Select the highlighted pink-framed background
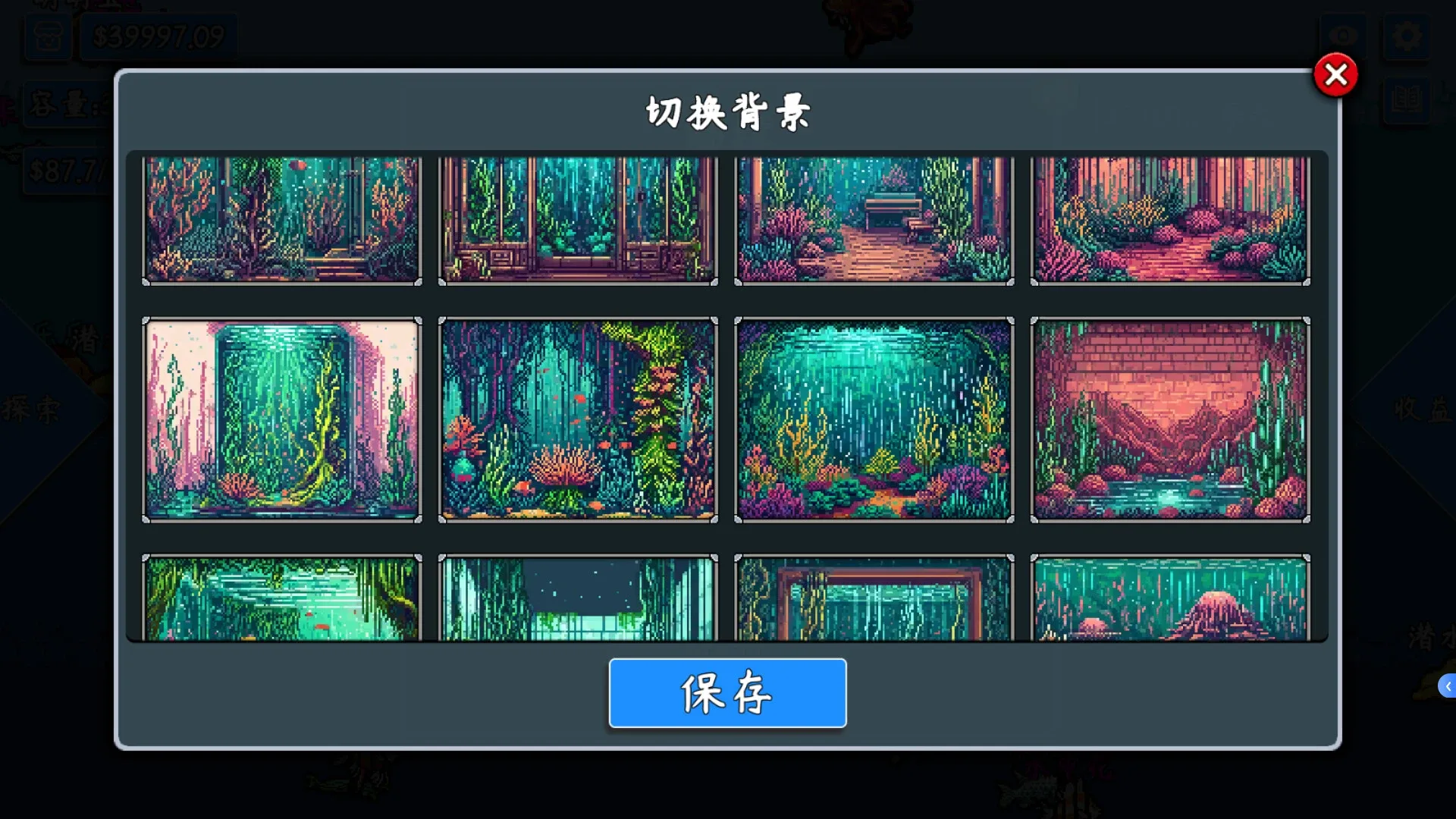Screen dimensions: 1456x819 click(281, 419)
